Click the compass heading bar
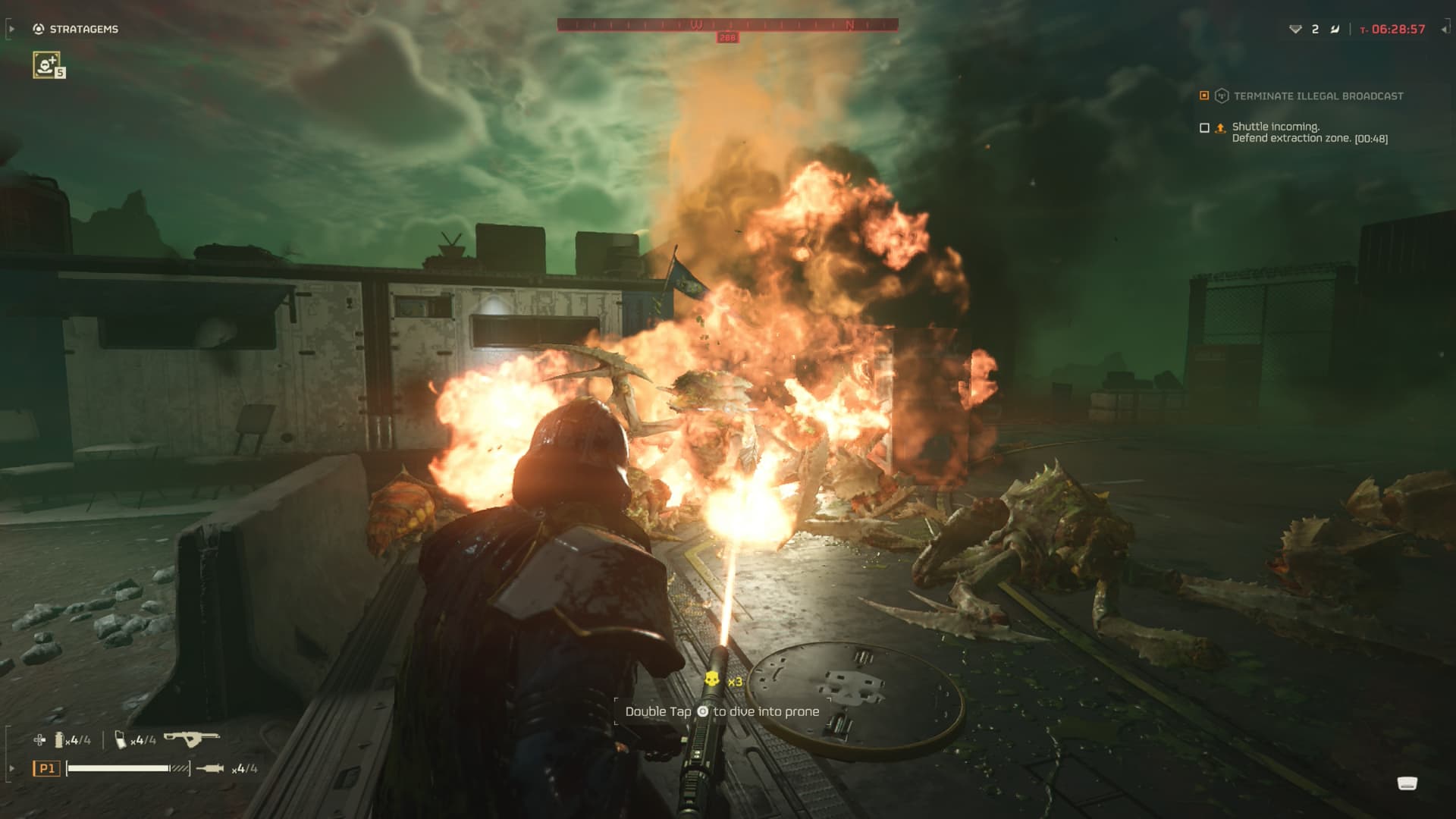 [x=727, y=25]
